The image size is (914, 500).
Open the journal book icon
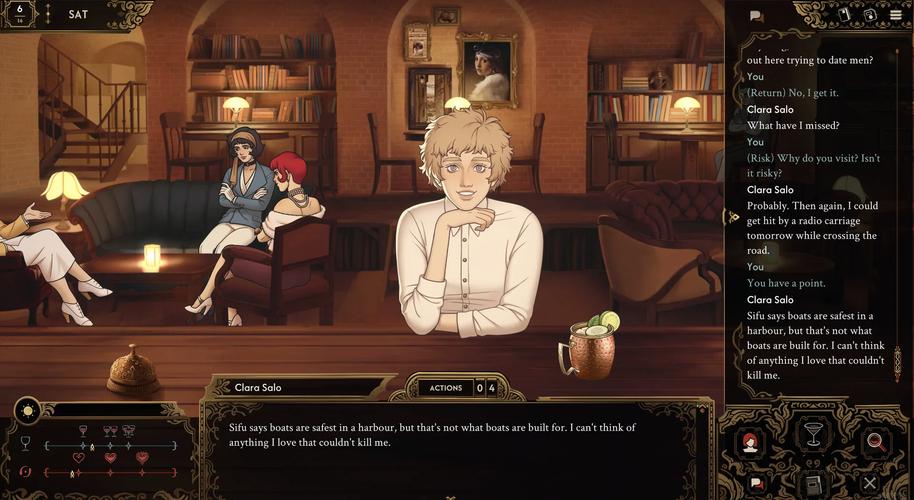(x=814, y=484)
